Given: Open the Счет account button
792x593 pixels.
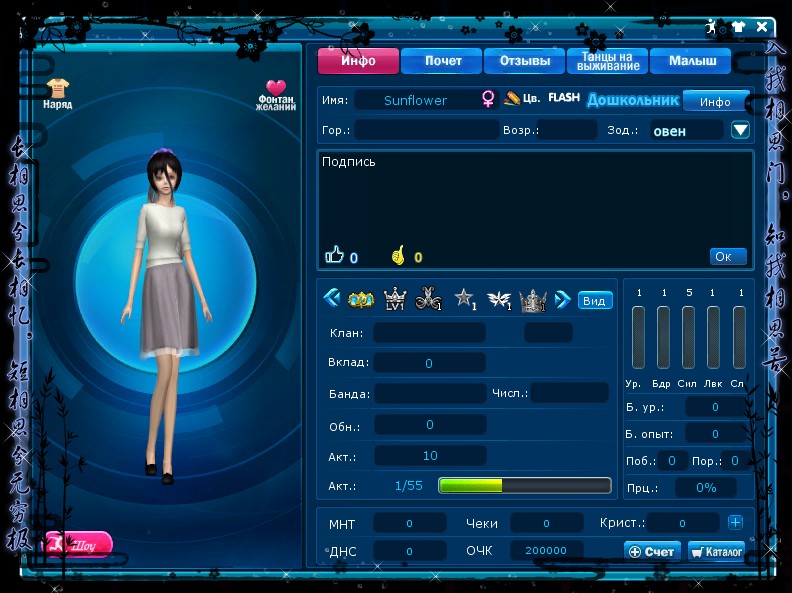Looking at the screenshot, I should (x=652, y=551).
